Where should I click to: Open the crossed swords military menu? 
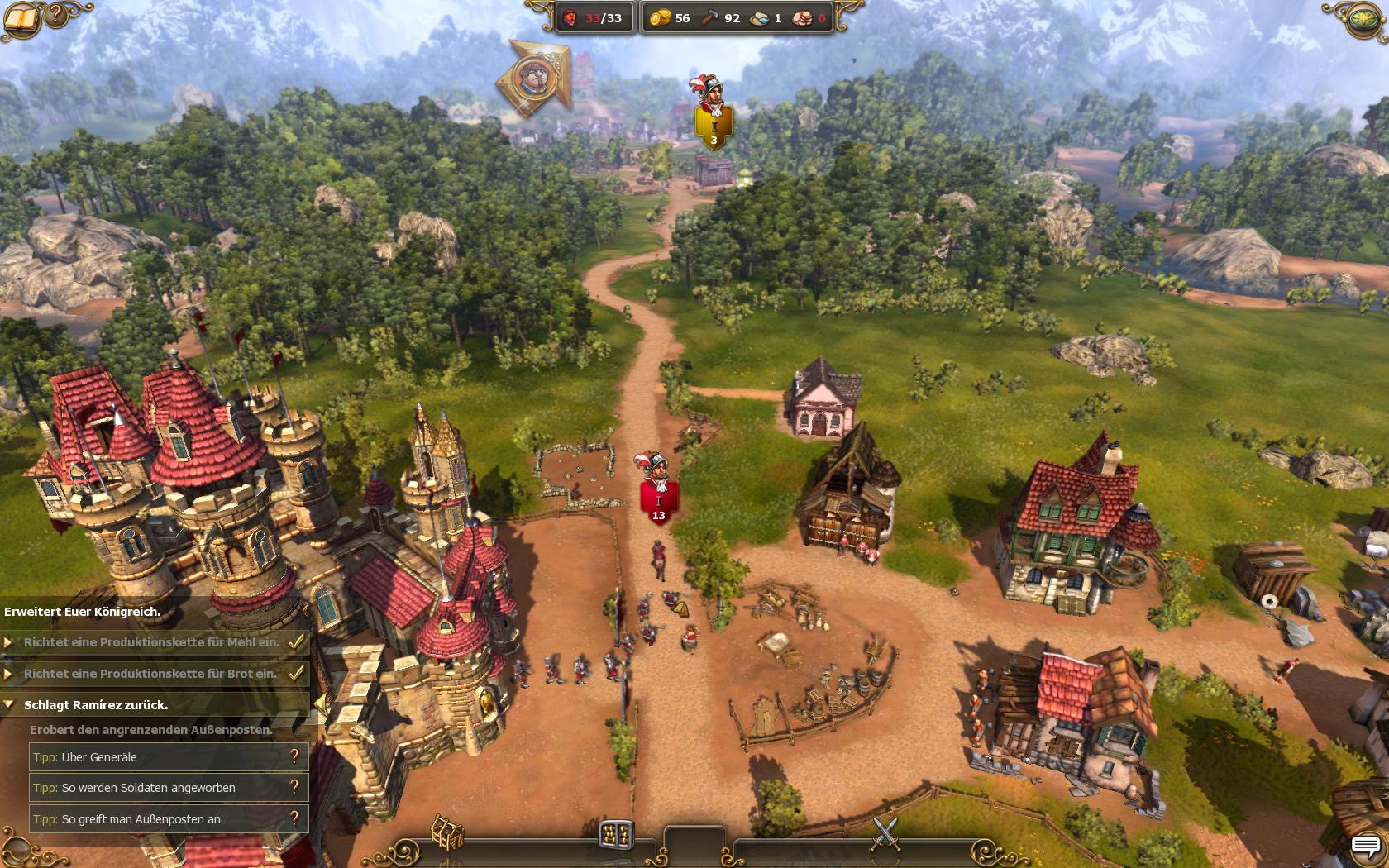coord(885,832)
